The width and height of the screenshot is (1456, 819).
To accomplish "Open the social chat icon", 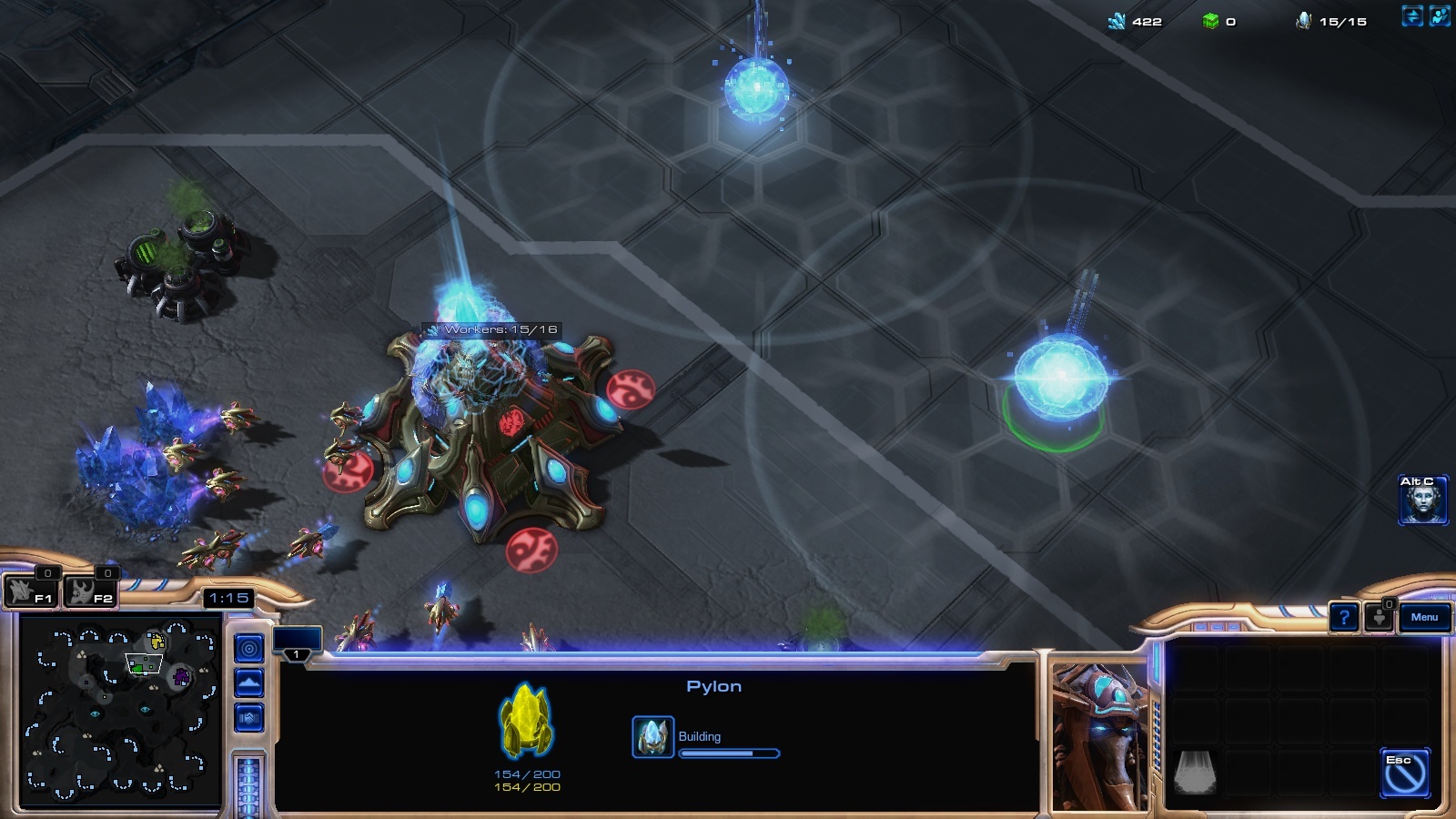I will [x=1440, y=16].
